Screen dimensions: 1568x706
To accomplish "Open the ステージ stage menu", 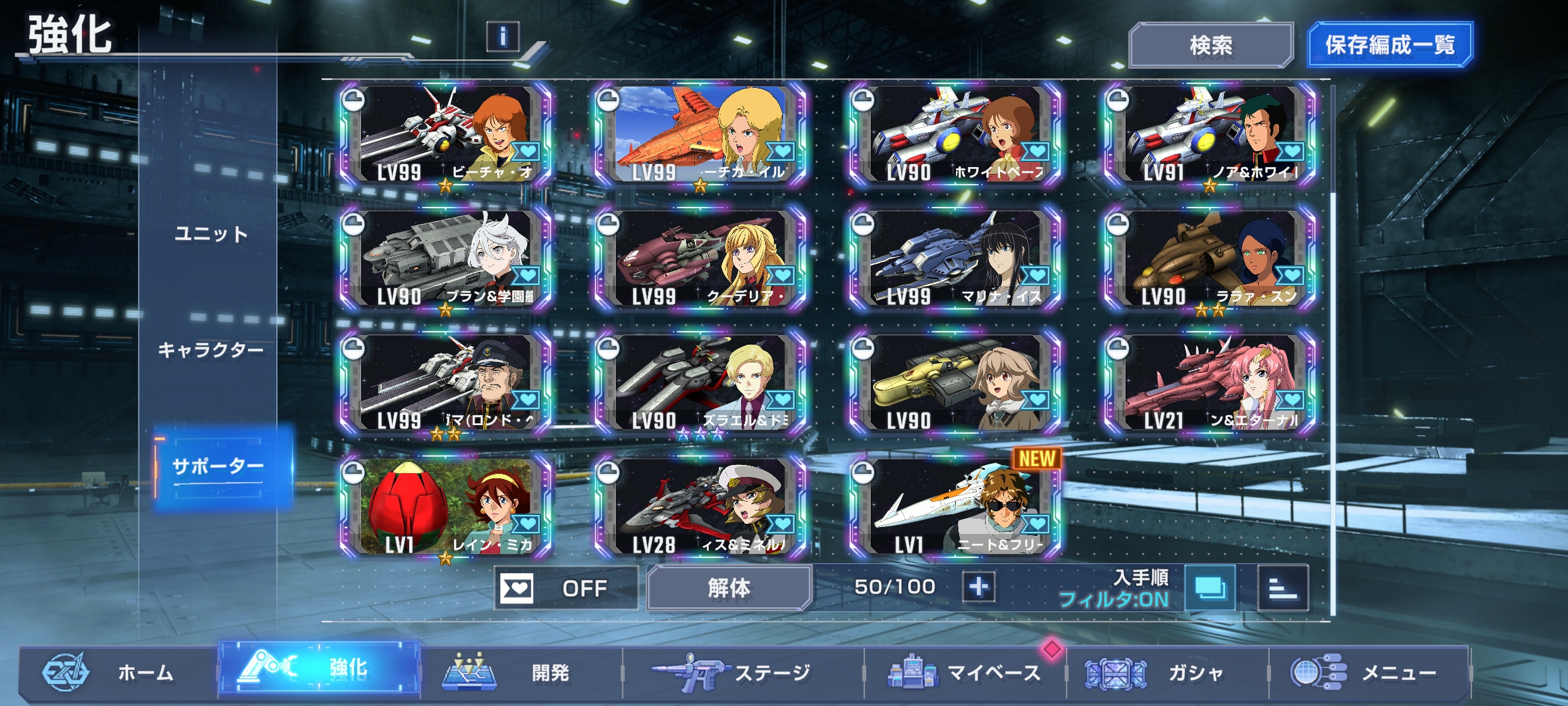I will pos(743,673).
